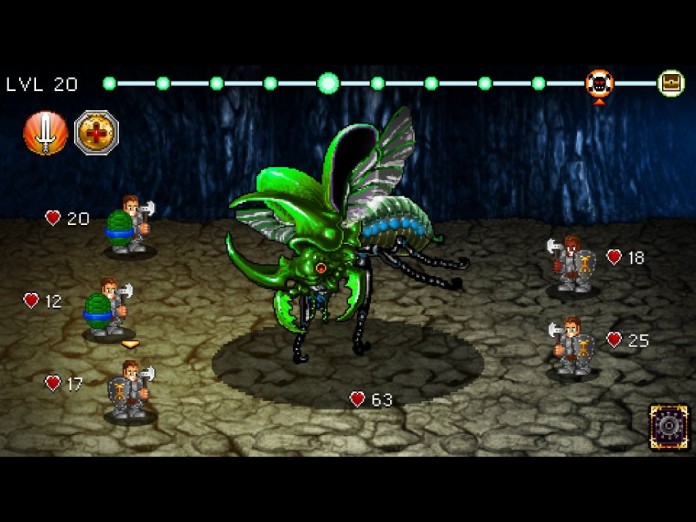Click the treasure chest at track end

point(671,83)
